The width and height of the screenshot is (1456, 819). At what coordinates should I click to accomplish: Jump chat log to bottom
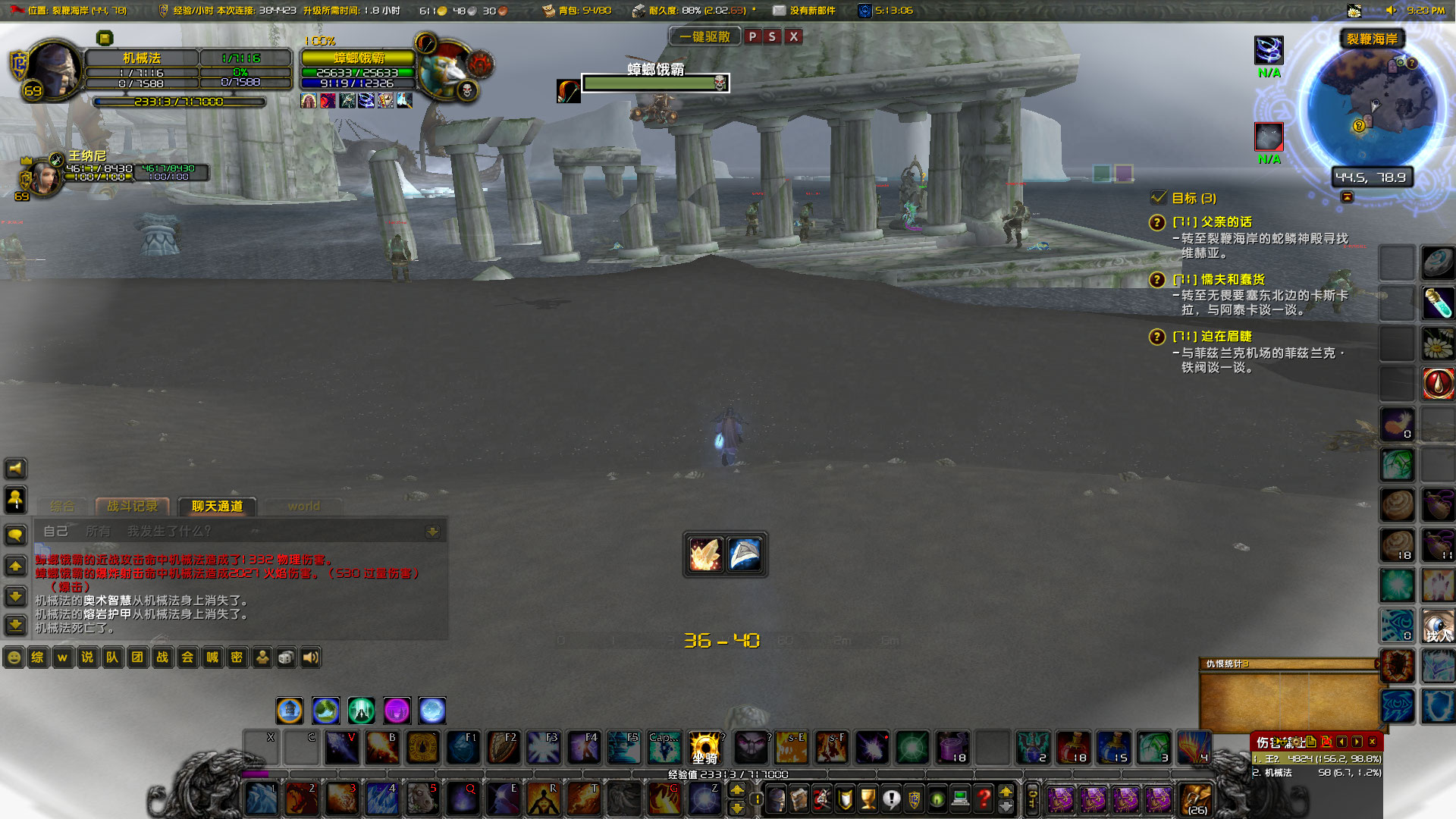click(x=15, y=626)
